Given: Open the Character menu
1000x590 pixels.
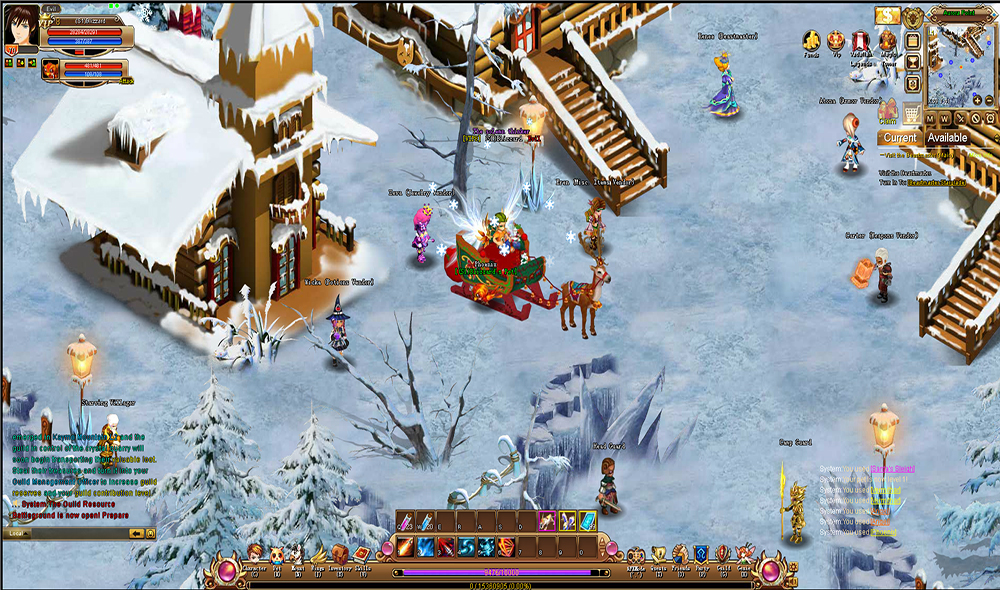Looking at the screenshot, I should (254, 552).
